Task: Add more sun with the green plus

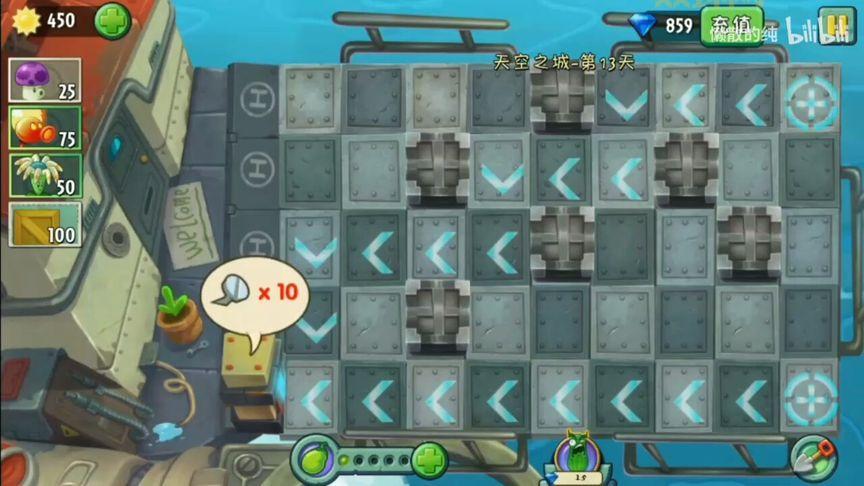Action: coord(112,20)
